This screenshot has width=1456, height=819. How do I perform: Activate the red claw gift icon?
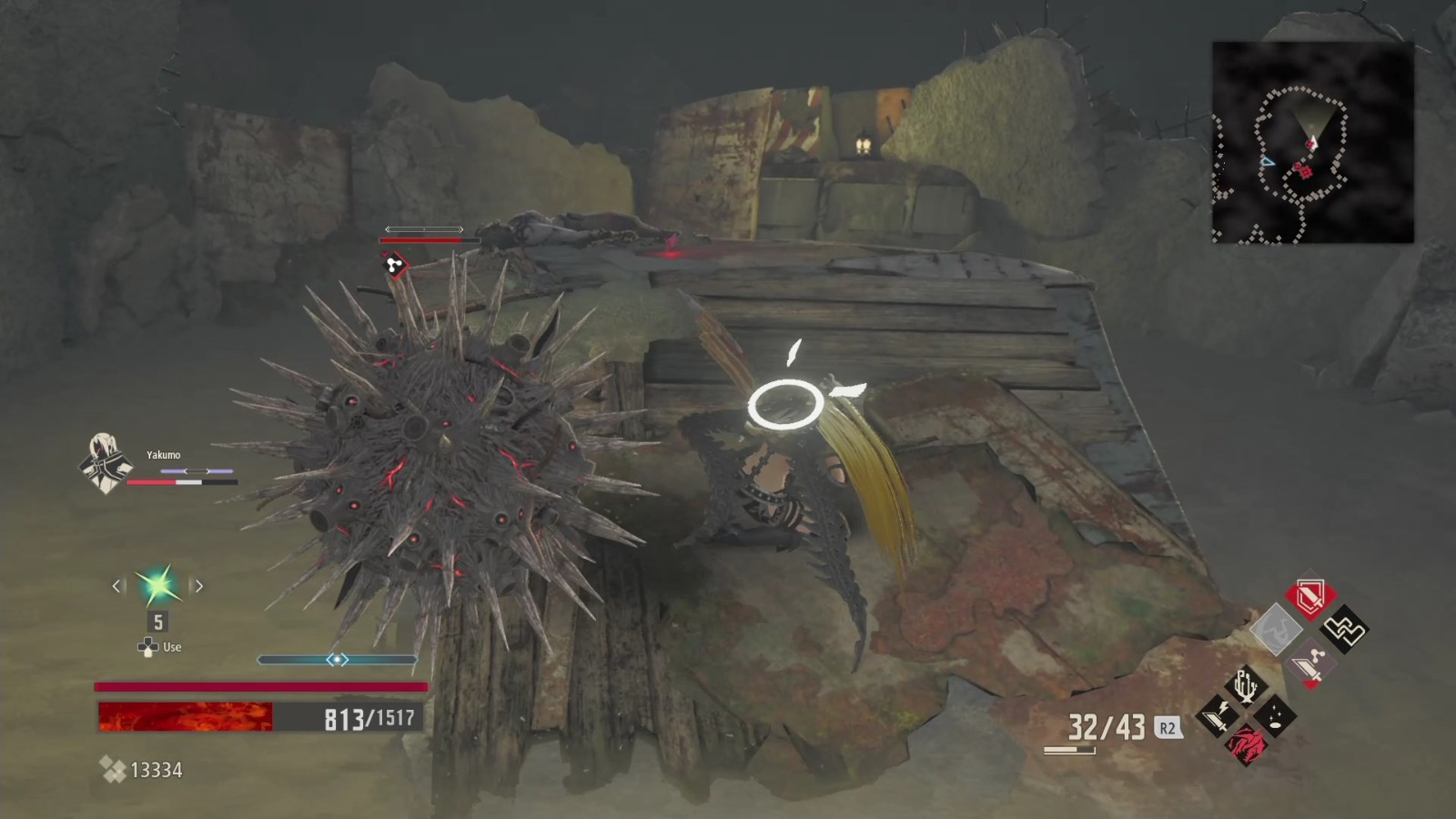(x=1249, y=746)
